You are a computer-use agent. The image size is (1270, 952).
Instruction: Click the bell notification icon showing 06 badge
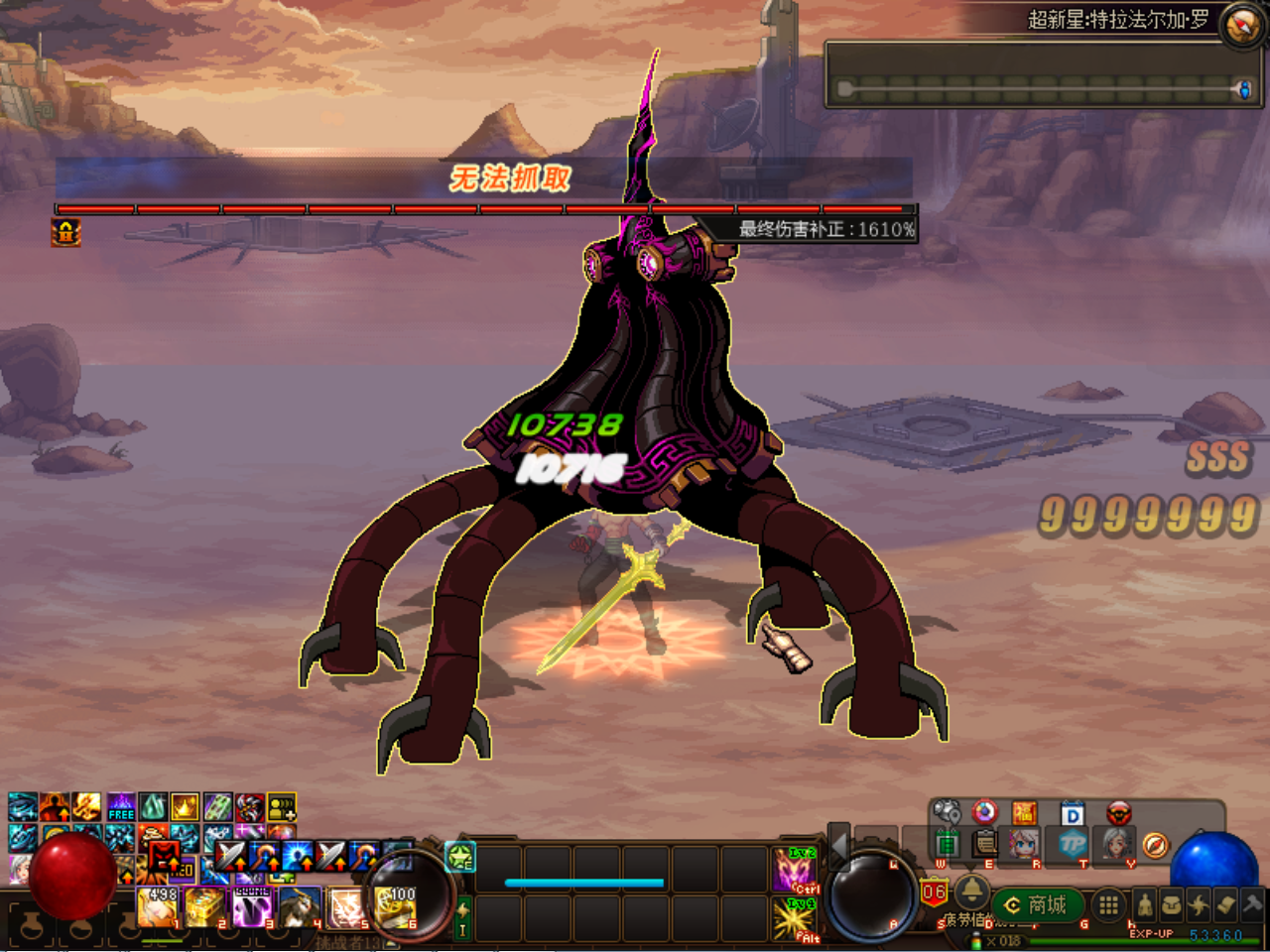click(971, 892)
